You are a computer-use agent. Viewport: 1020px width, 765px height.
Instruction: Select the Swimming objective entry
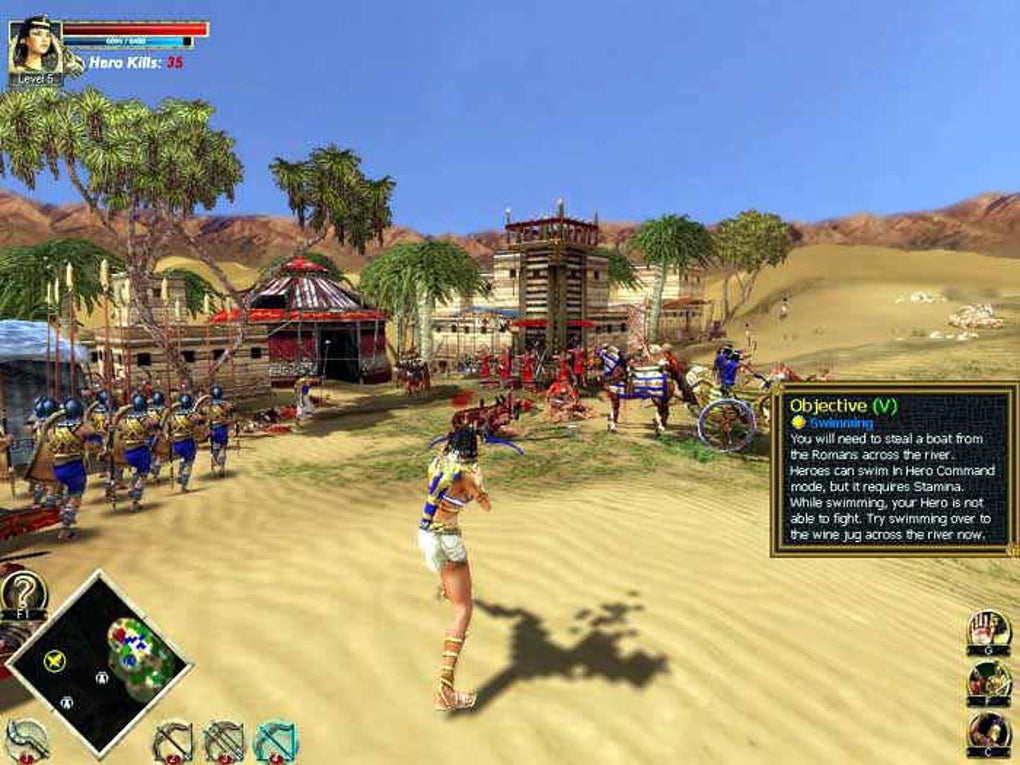[840, 423]
